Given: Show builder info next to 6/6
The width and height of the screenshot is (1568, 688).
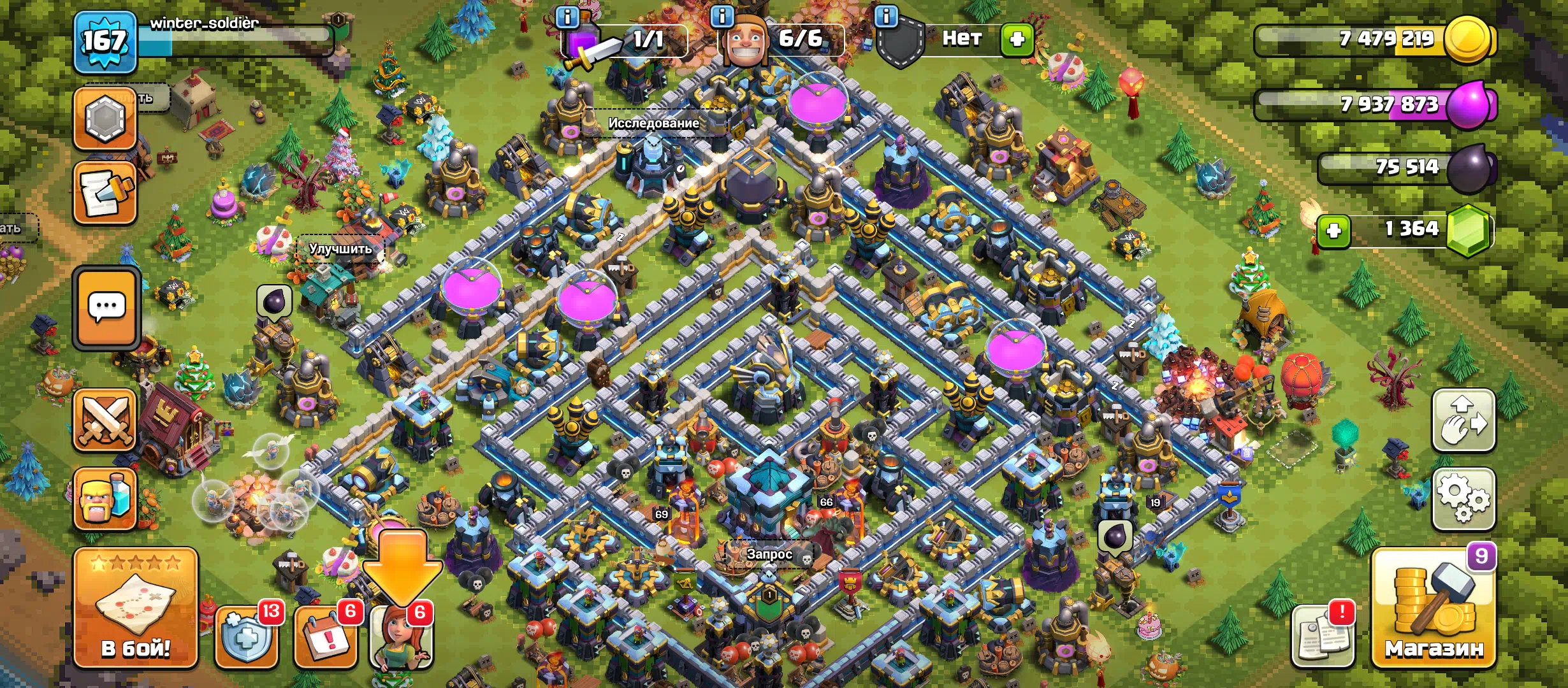Looking at the screenshot, I should point(722,17).
